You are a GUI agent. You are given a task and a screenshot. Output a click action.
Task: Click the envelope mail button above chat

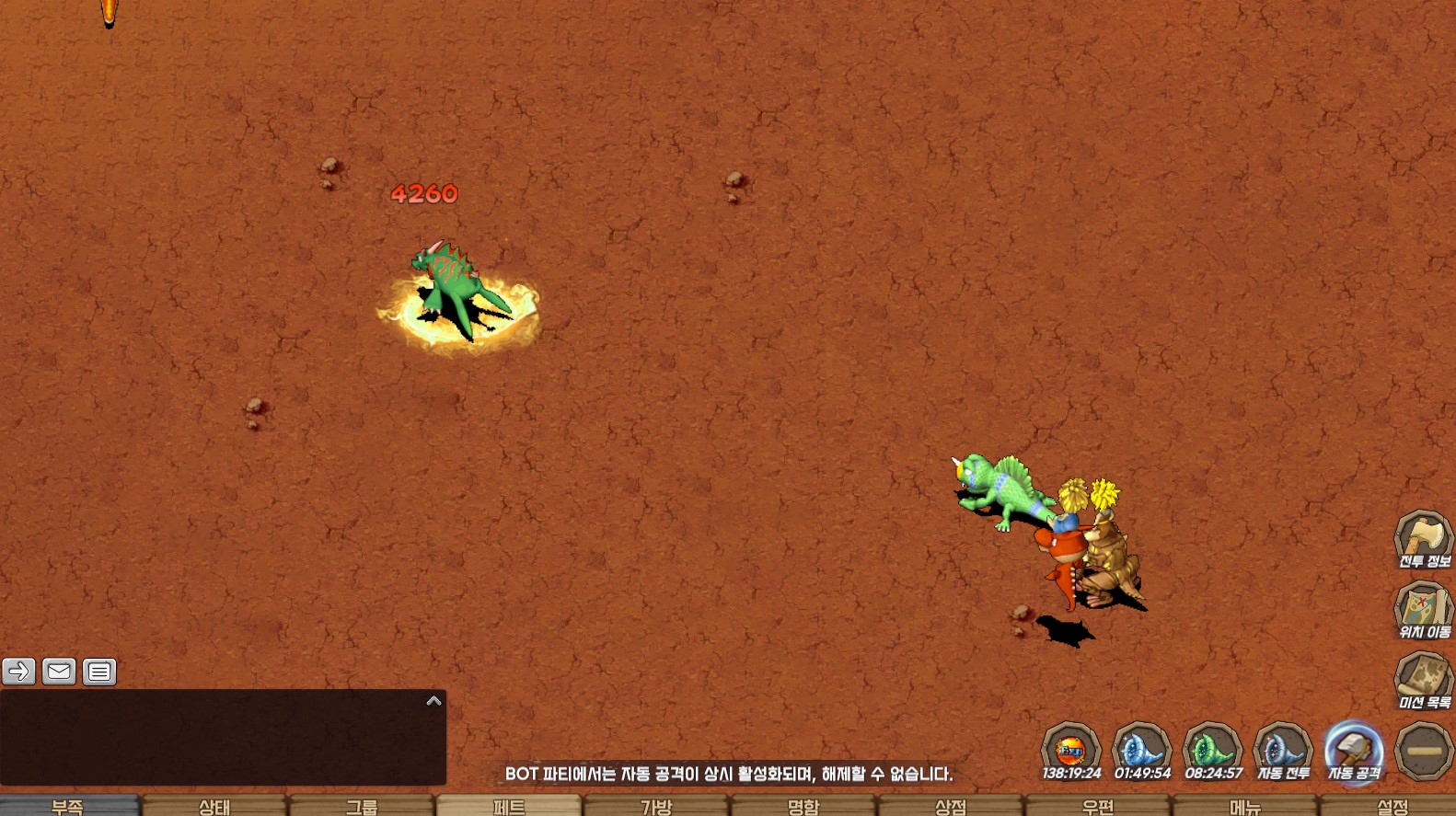(x=59, y=672)
